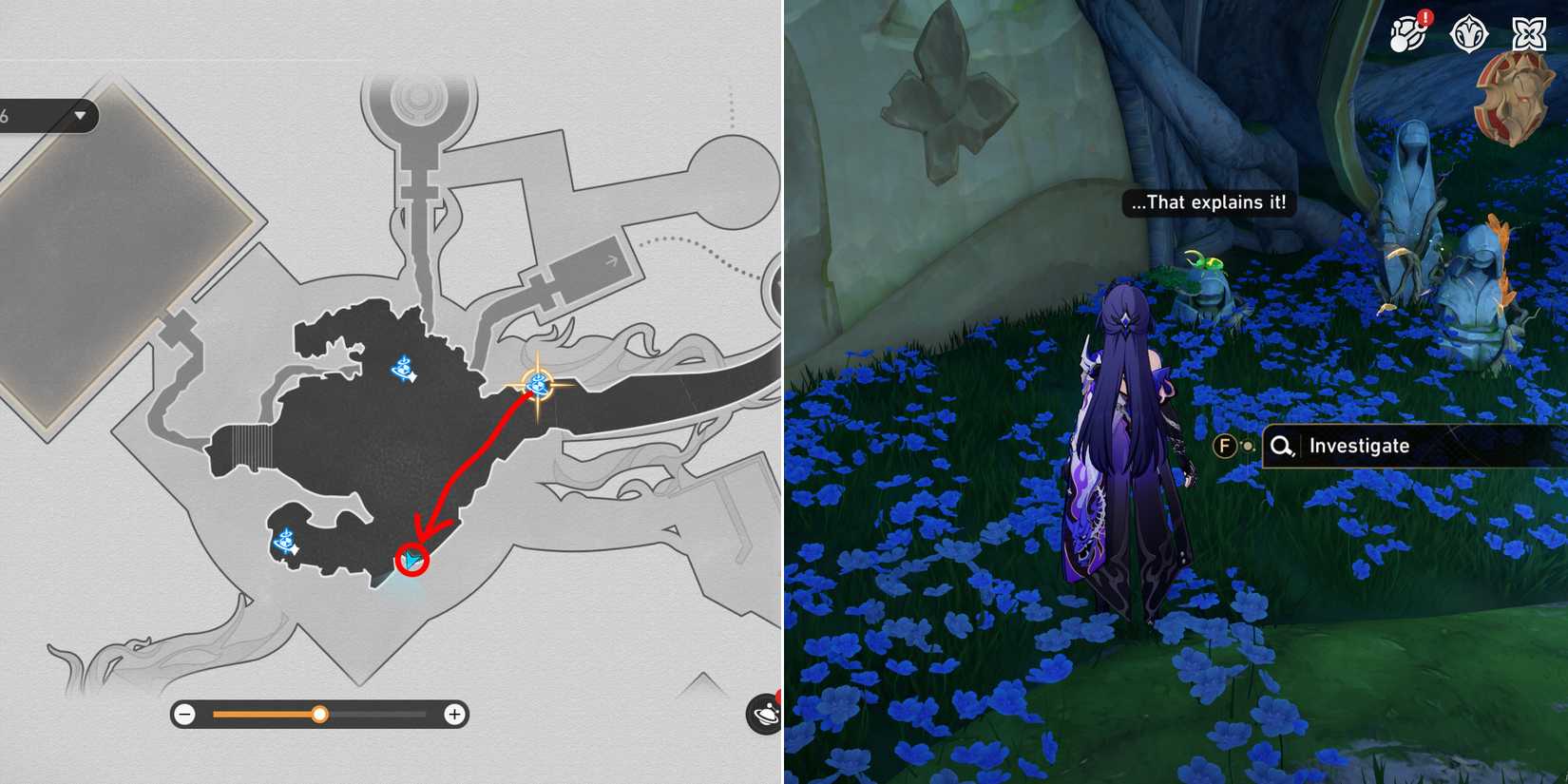Select the dark map region area
1568x784 pixels.
(x=380, y=447)
